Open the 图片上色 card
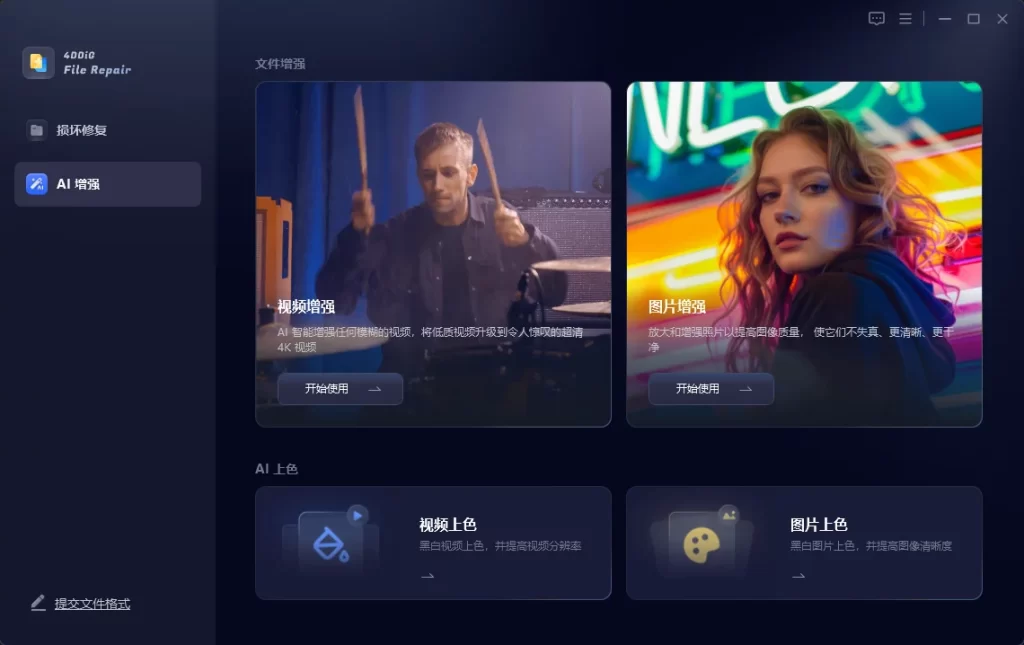Viewport: 1024px width, 645px height. tap(804, 543)
